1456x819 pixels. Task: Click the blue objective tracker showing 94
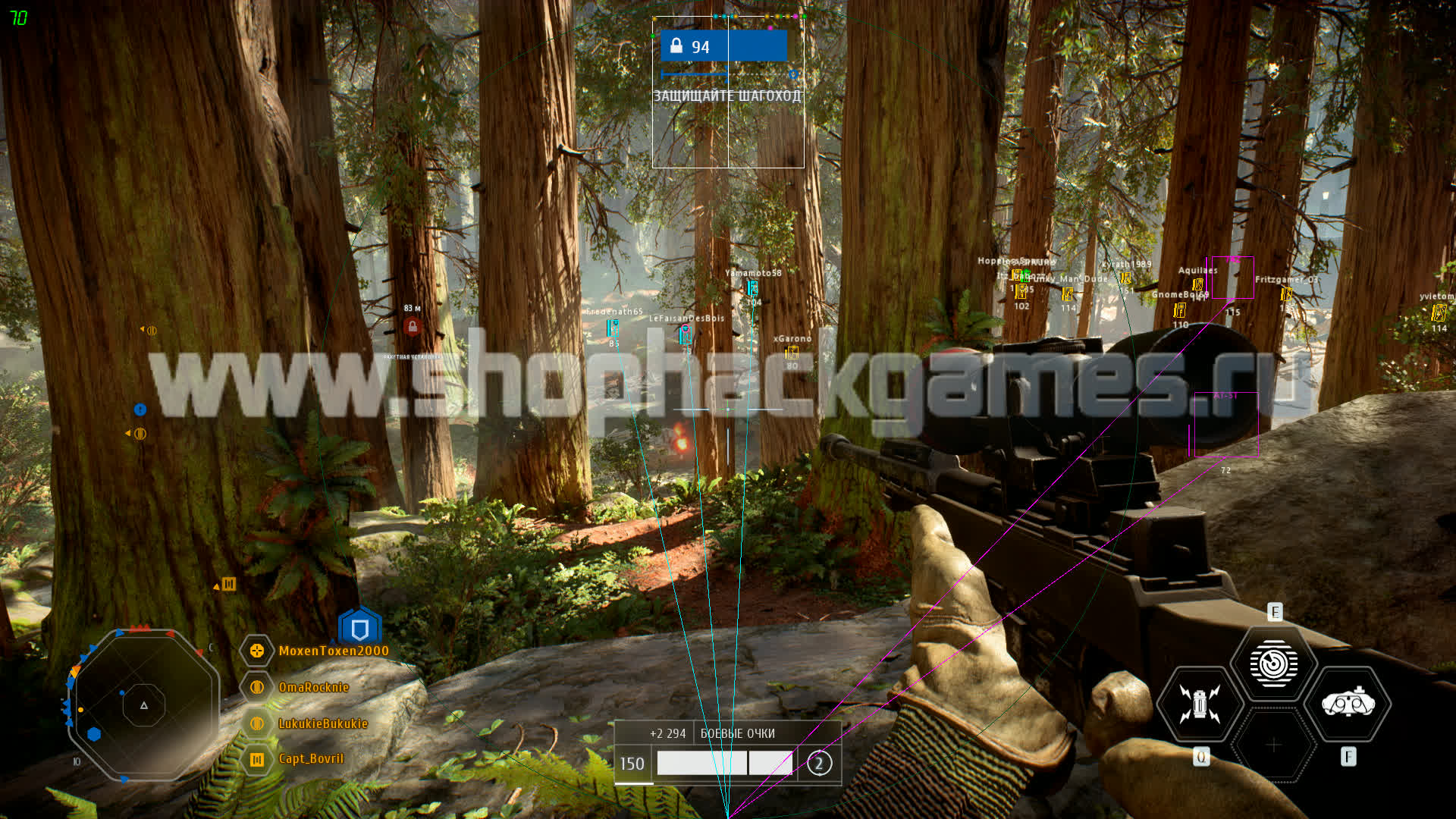point(723,47)
